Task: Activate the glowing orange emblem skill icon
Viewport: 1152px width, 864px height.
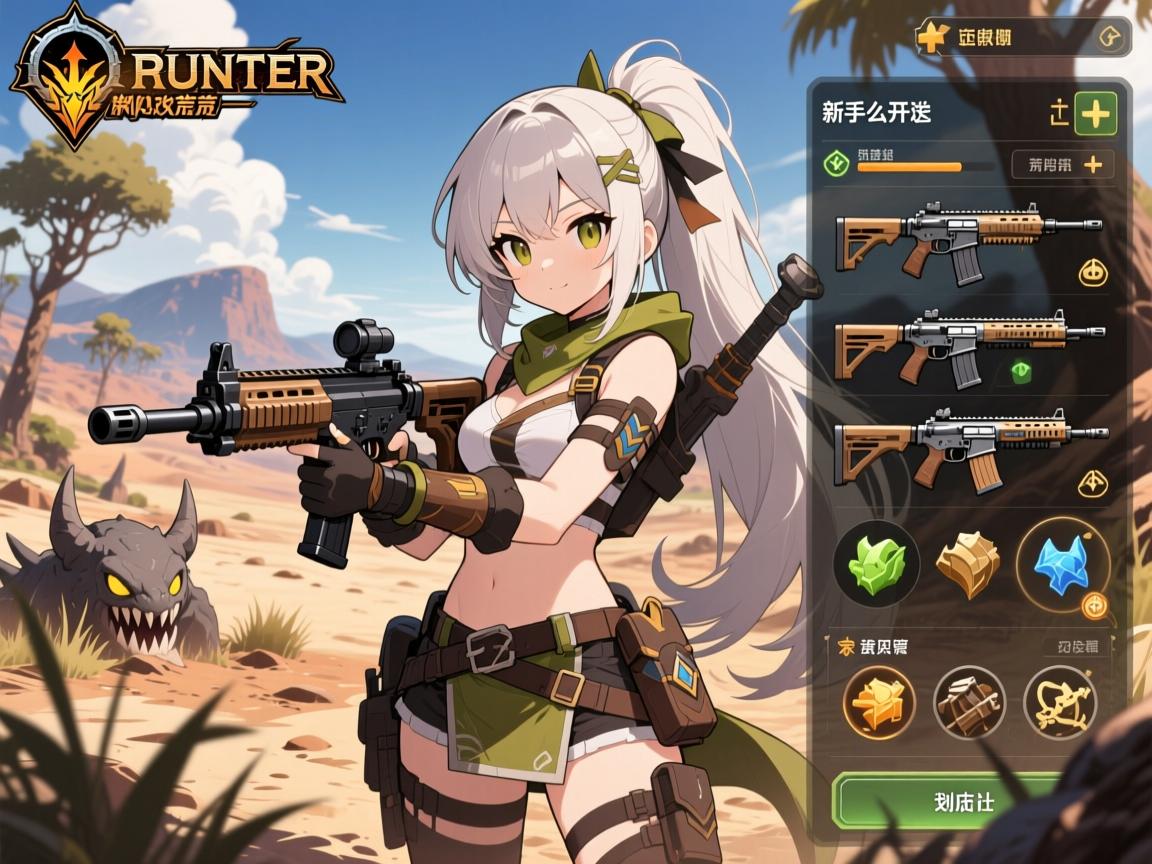Action: [879, 701]
